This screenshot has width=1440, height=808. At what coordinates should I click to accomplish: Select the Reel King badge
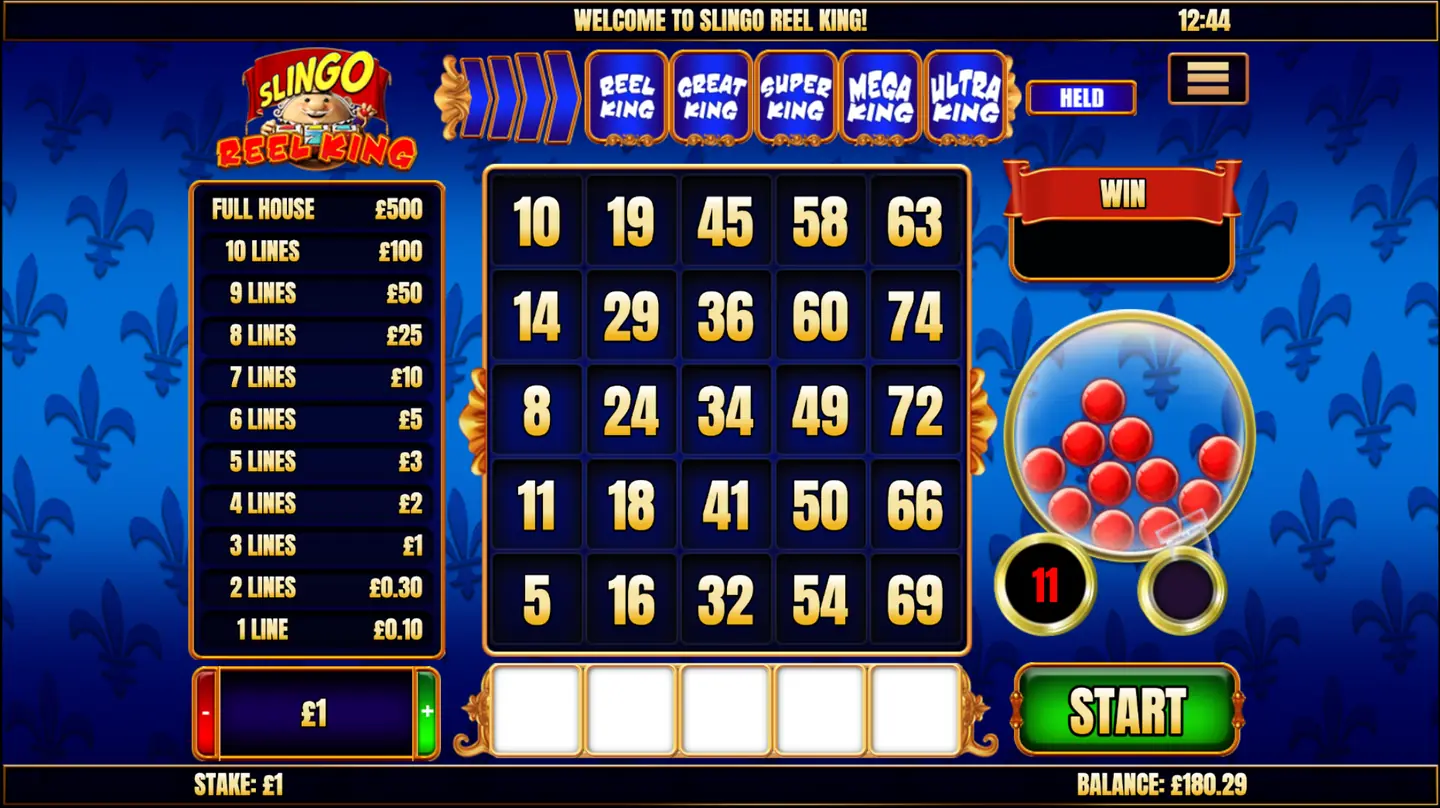point(627,97)
